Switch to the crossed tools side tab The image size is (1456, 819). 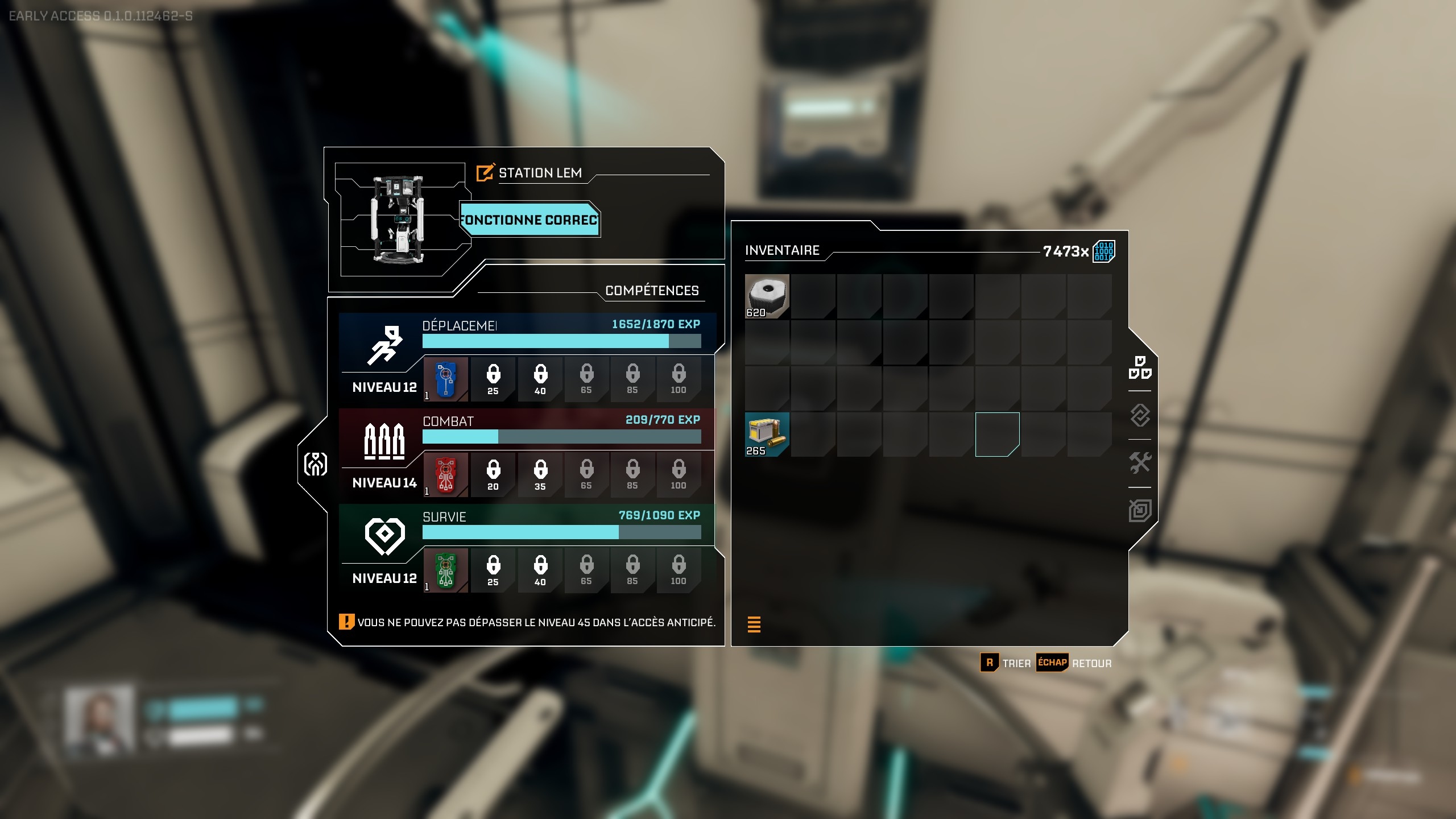(x=1140, y=463)
